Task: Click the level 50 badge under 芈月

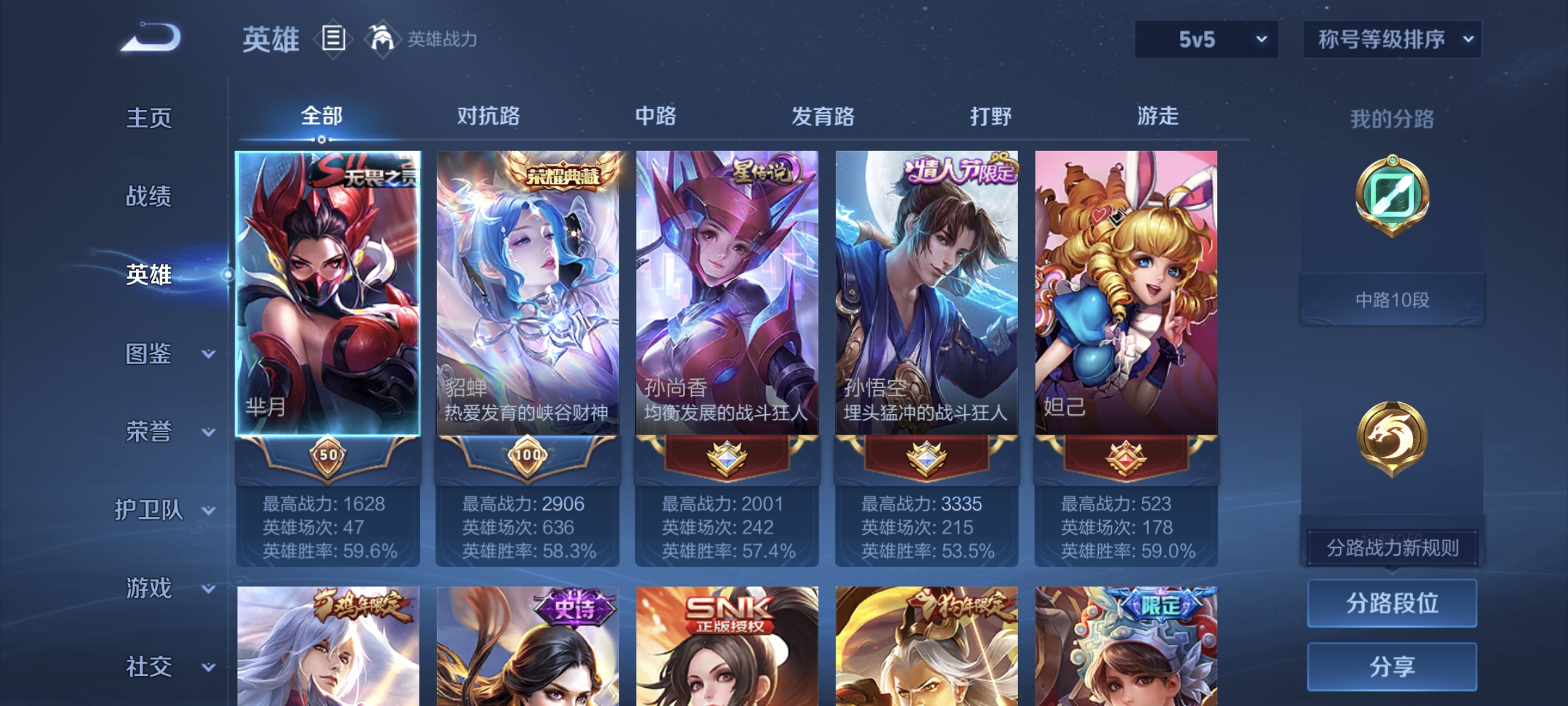Action: (329, 456)
